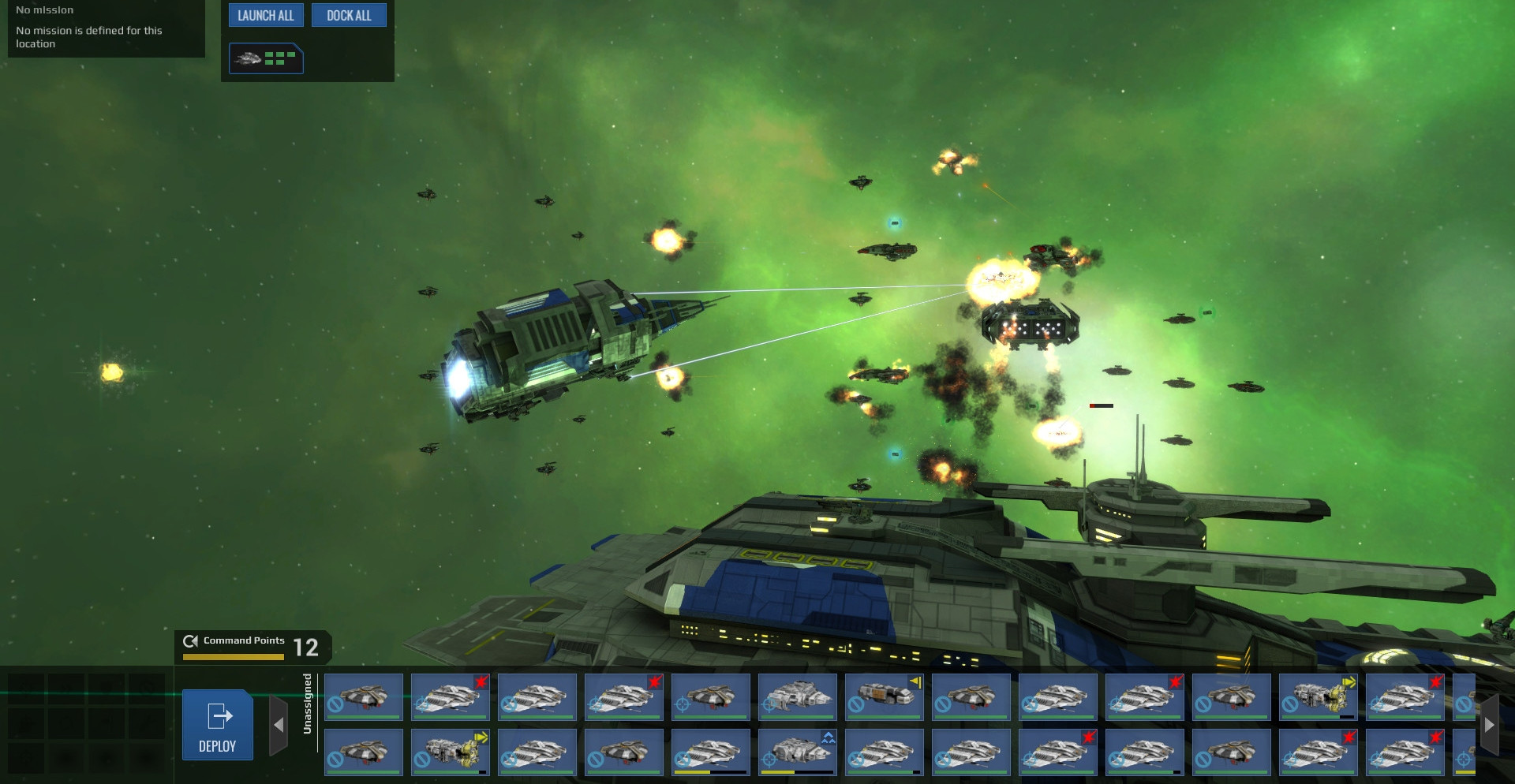Show previous ships with the left arrow
This screenshot has height=784, width=1515.
279,725
